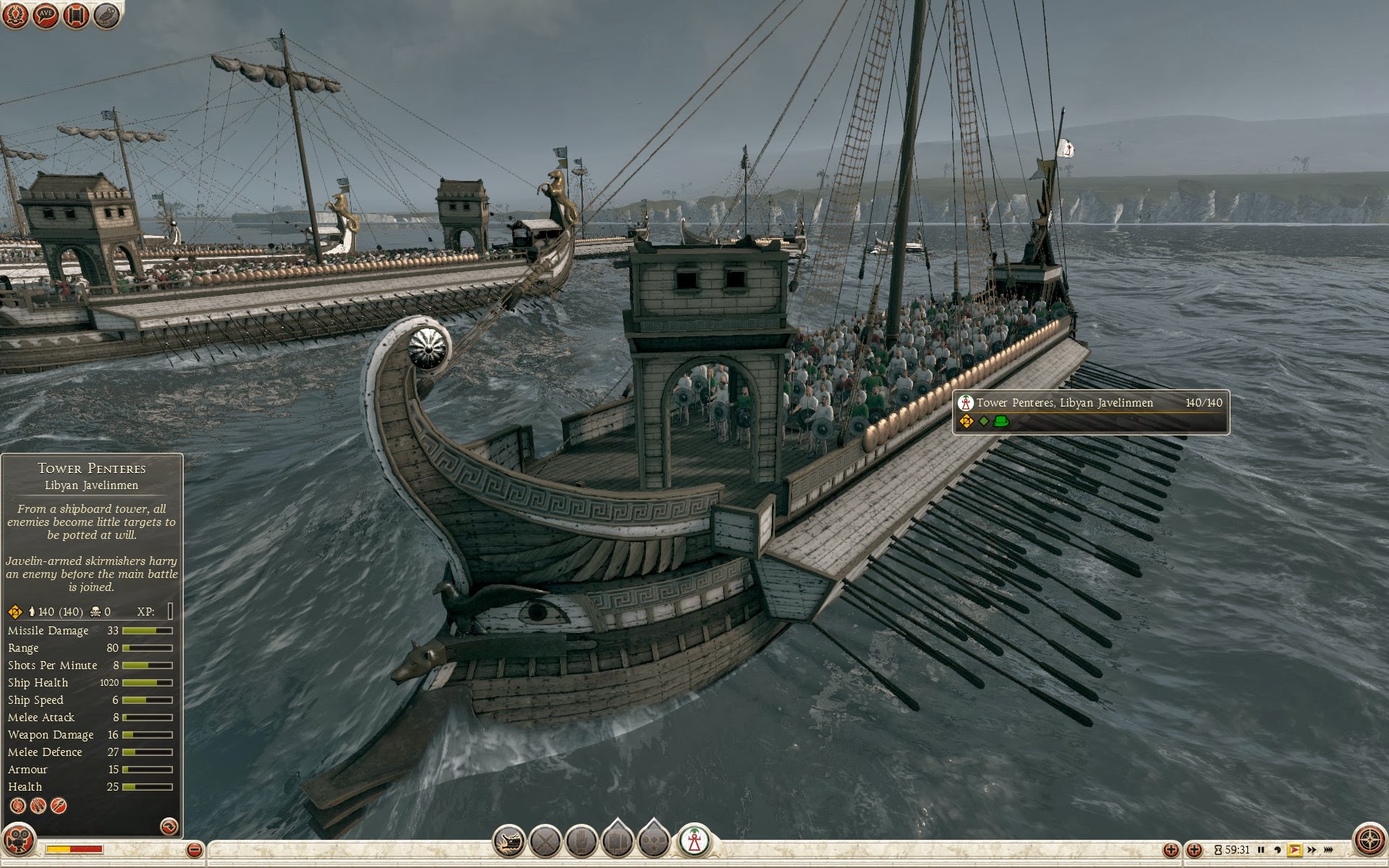This screenshot has height=868, width=1389.
Task: Flip the Tower Penteres unit info card
Action: (169, 825)
